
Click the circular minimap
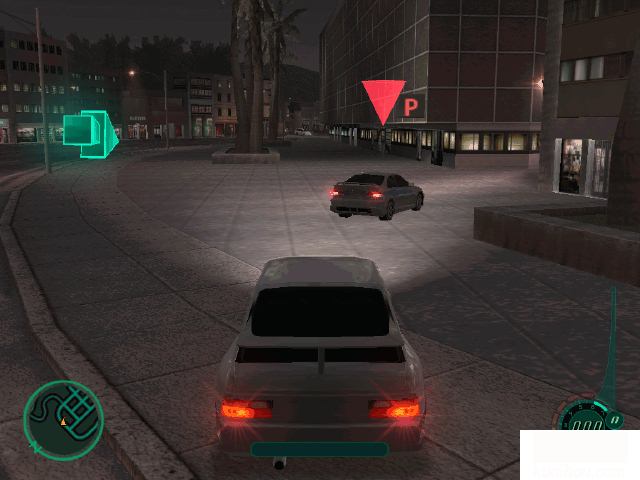(63, 416)
